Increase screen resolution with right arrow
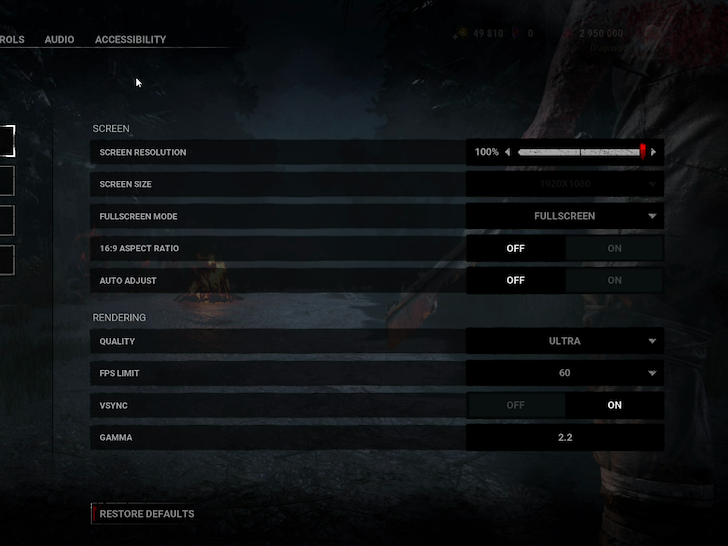This screenshot has width=728, height=546. pyautogui.click(x=654, y=152)
